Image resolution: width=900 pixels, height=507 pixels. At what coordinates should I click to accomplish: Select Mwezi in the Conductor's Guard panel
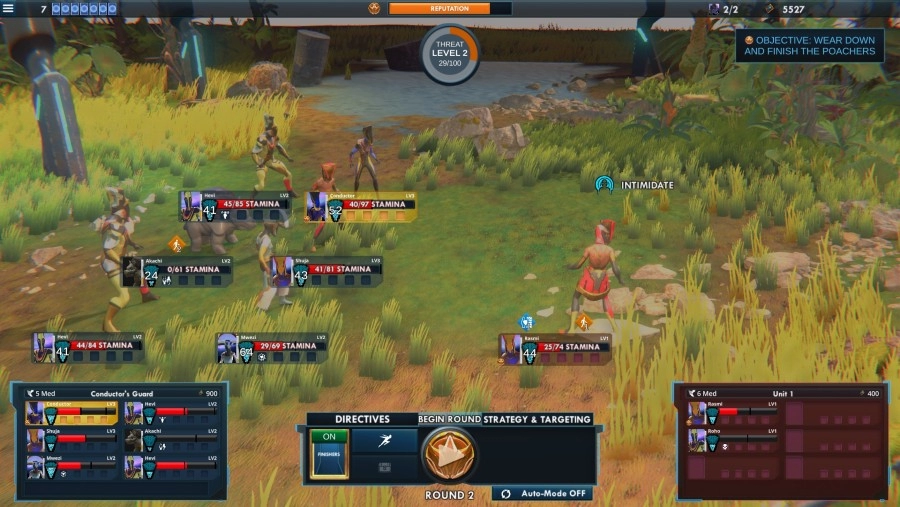pyautogui.click(x=71, y=465)
